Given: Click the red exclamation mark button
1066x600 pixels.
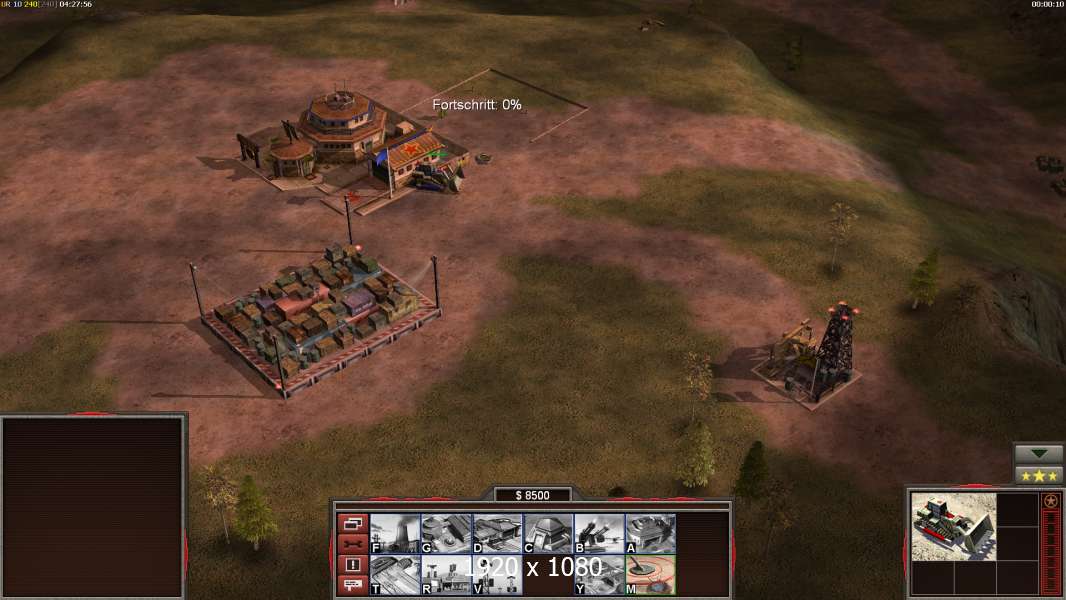Looking at the screenshot, I should click(x=352, y=565).
